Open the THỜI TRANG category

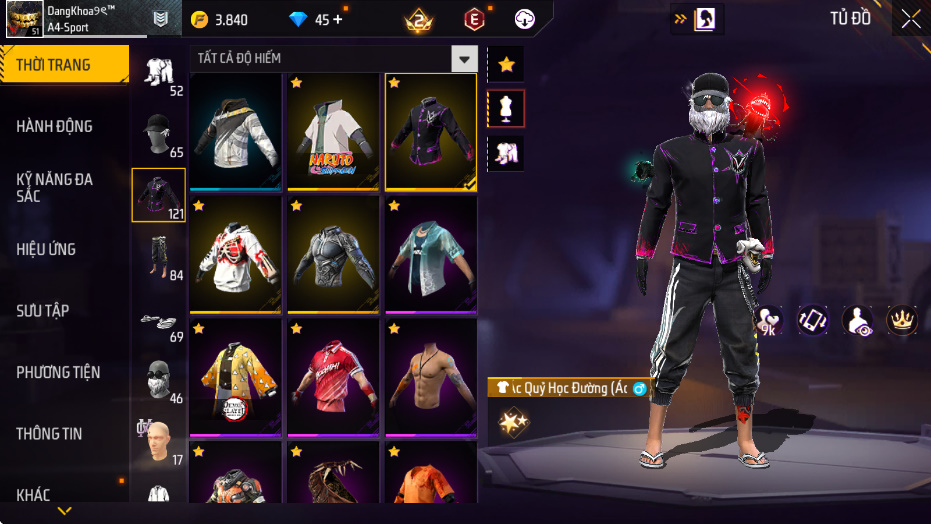point(64,65)
